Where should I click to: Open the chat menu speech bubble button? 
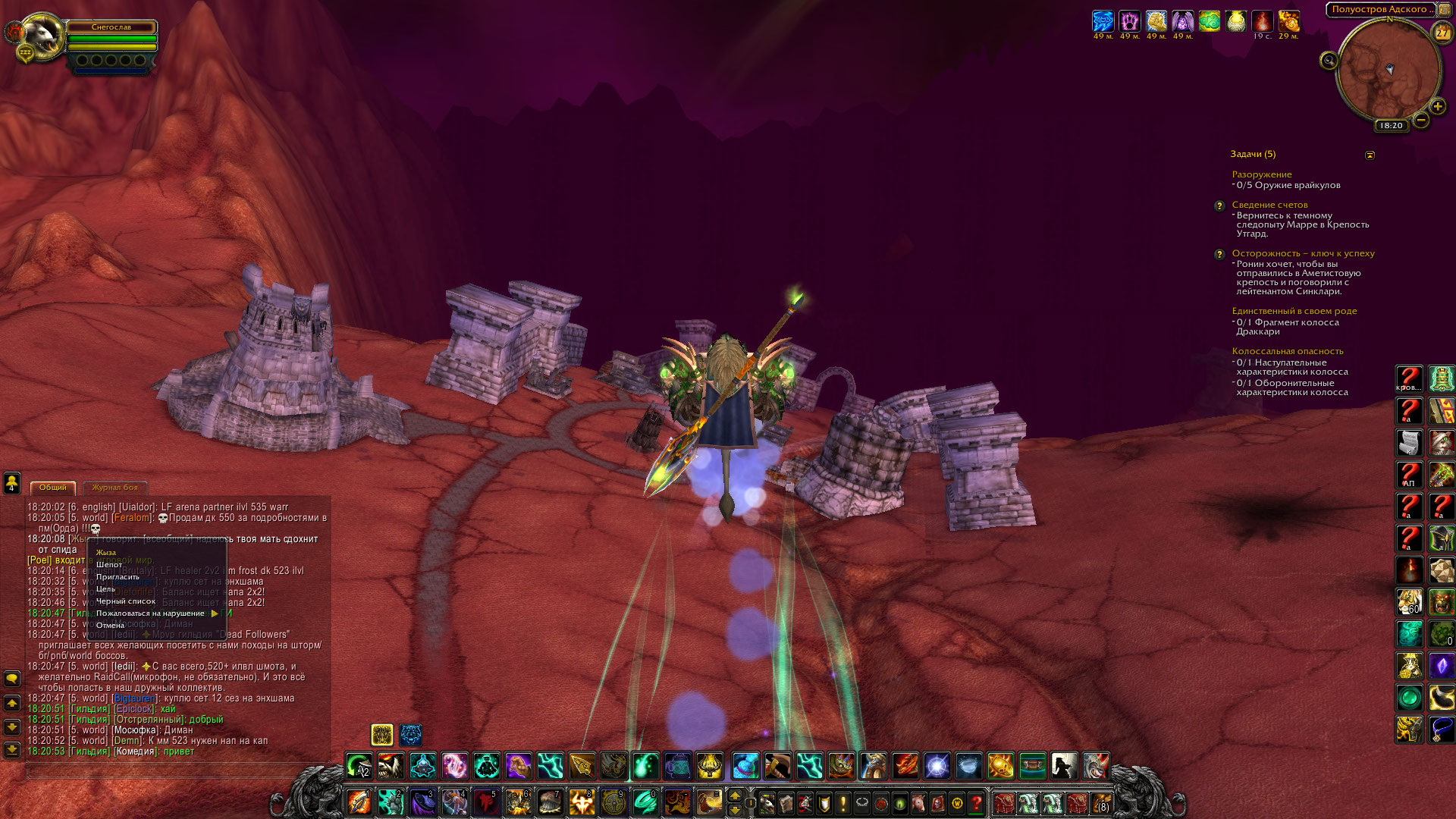tap(12, 678)
